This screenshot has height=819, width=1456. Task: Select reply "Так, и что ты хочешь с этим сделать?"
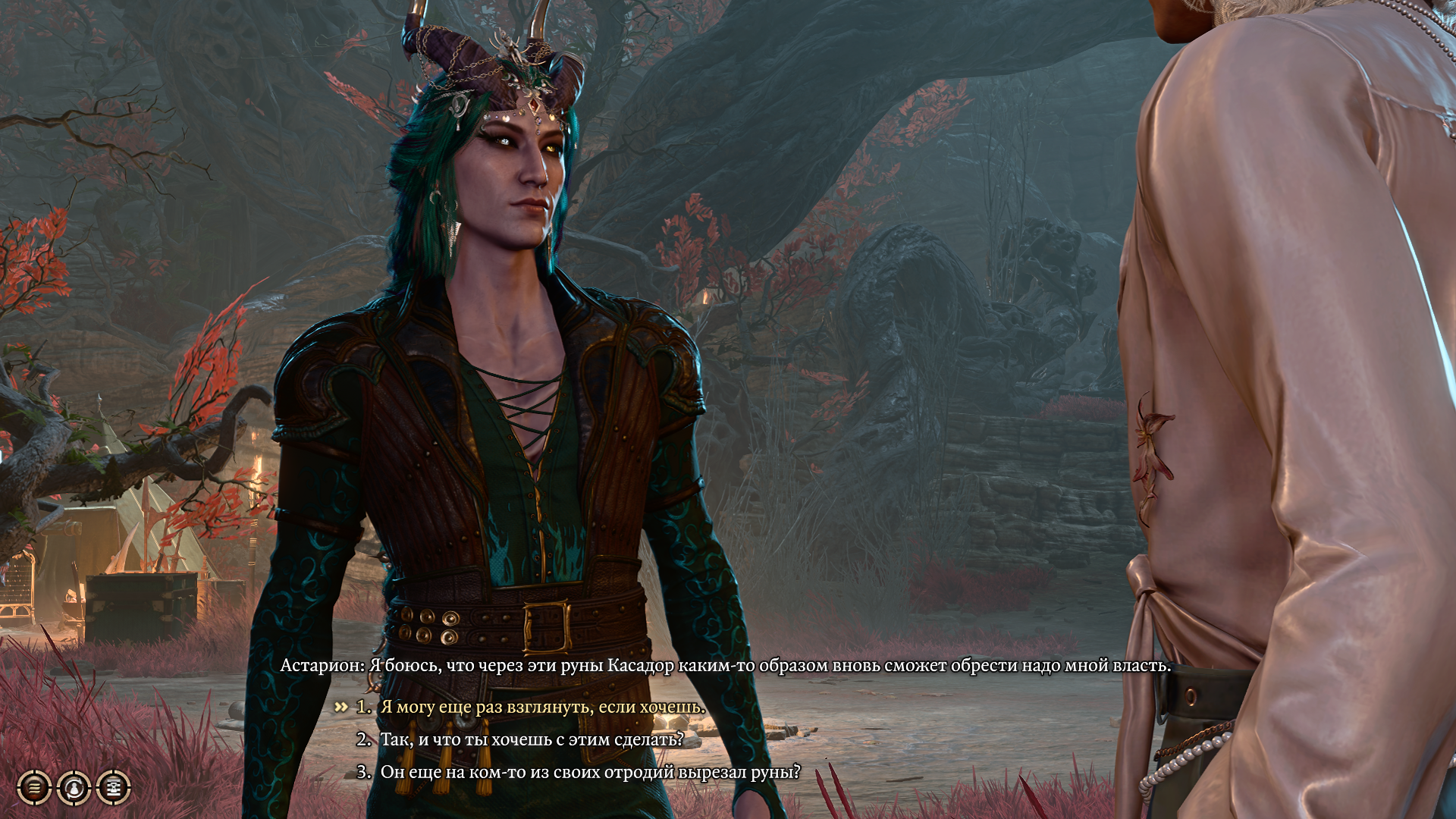[532, 739]
